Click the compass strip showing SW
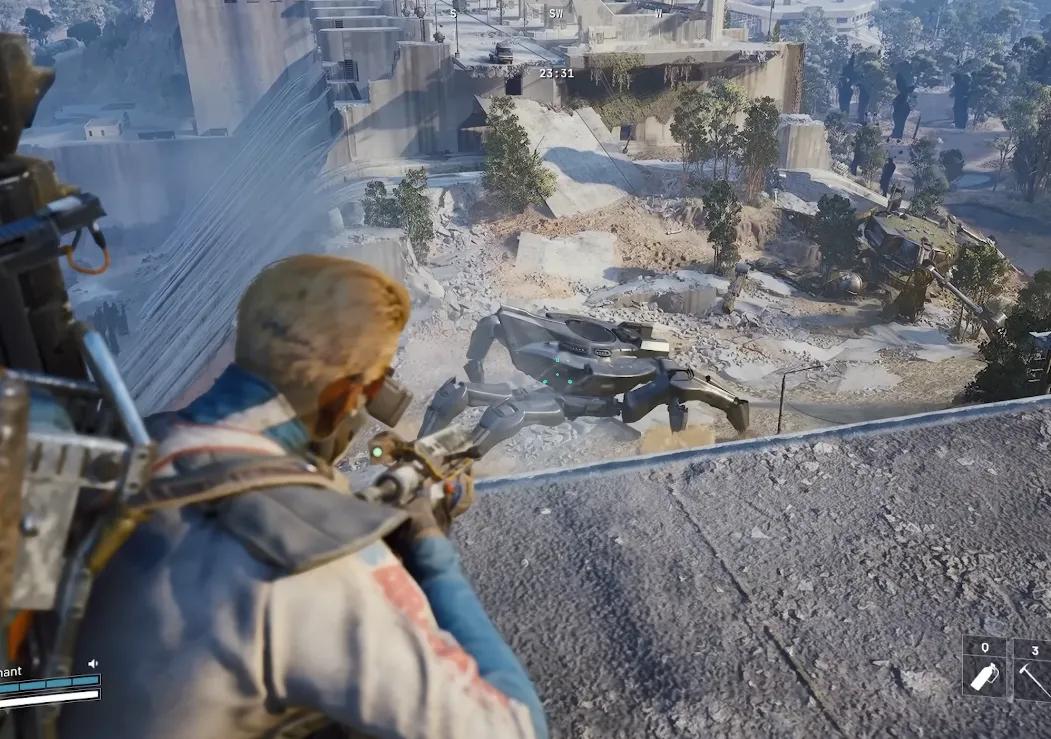This screenshot has height=739, width=1051. point(556,14)
